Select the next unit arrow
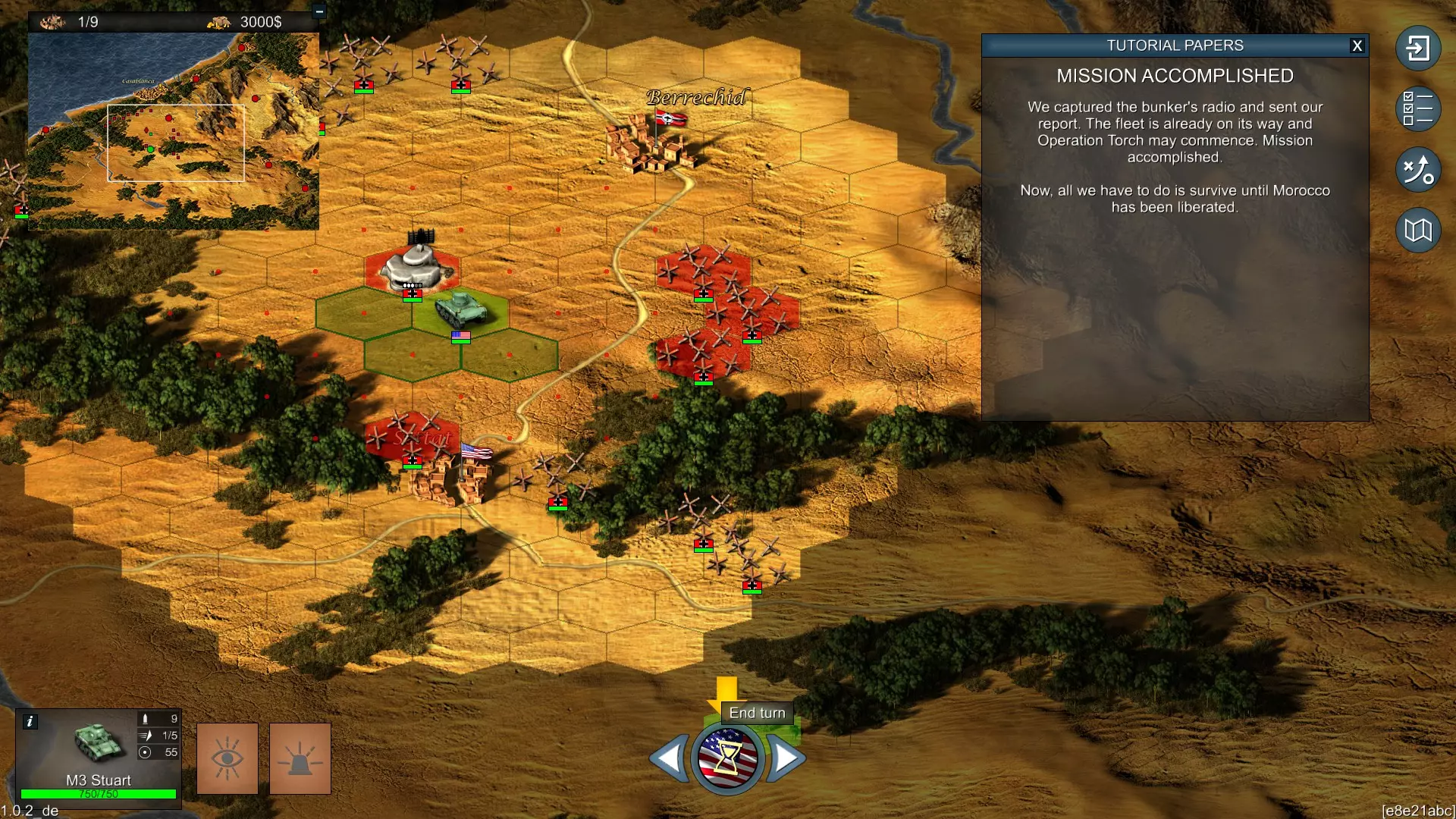The image size is (1456, 819). click(x=786, y=758)
